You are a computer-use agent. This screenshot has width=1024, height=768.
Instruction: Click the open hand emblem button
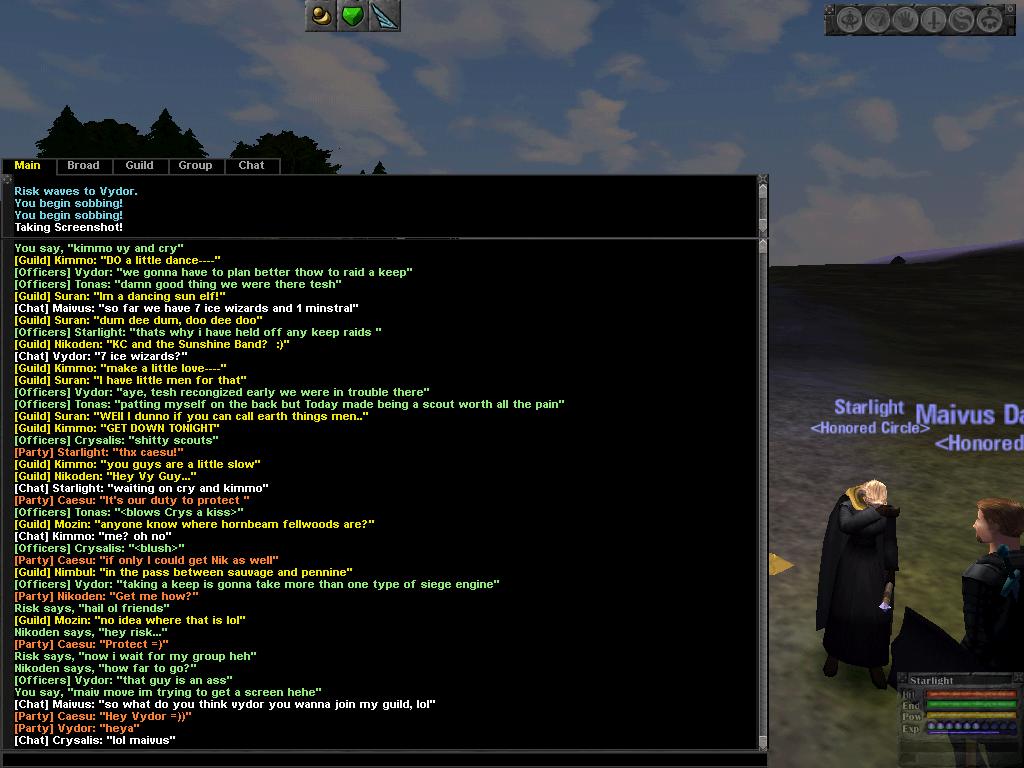[x=905, y=20]
